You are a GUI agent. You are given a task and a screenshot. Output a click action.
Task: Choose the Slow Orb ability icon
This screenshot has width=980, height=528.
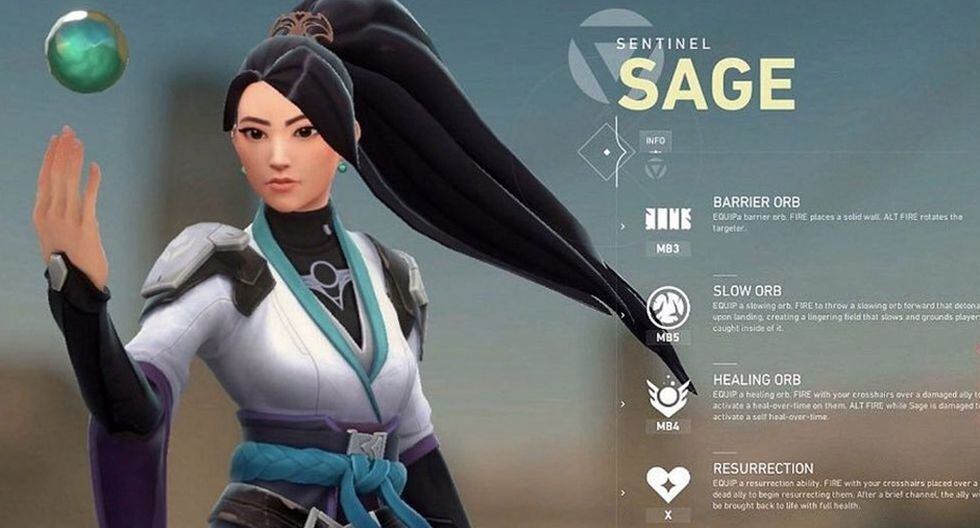click(x=668, y=307)
